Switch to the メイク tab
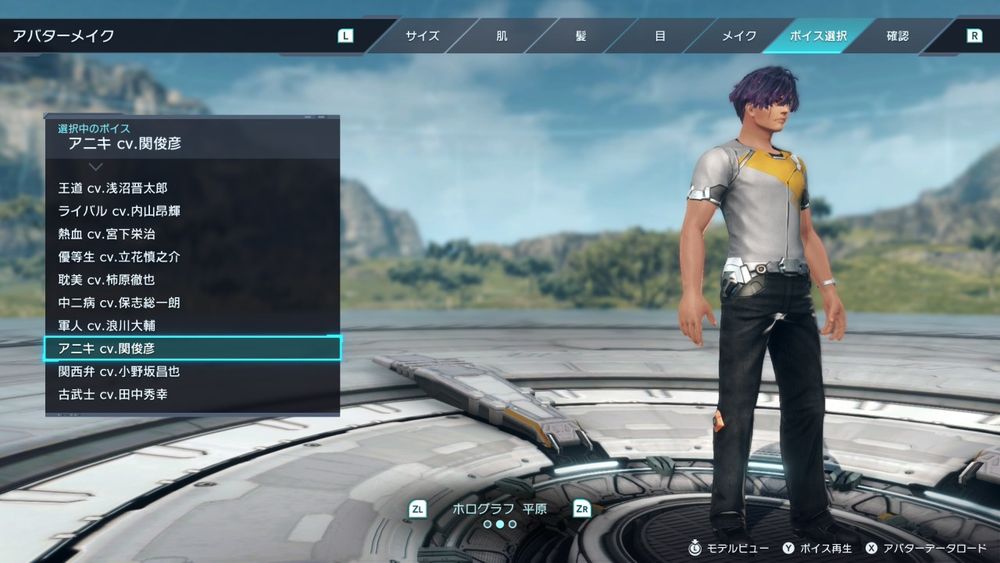The width and height of the screenshot is (1000, 563). (739, 36)
